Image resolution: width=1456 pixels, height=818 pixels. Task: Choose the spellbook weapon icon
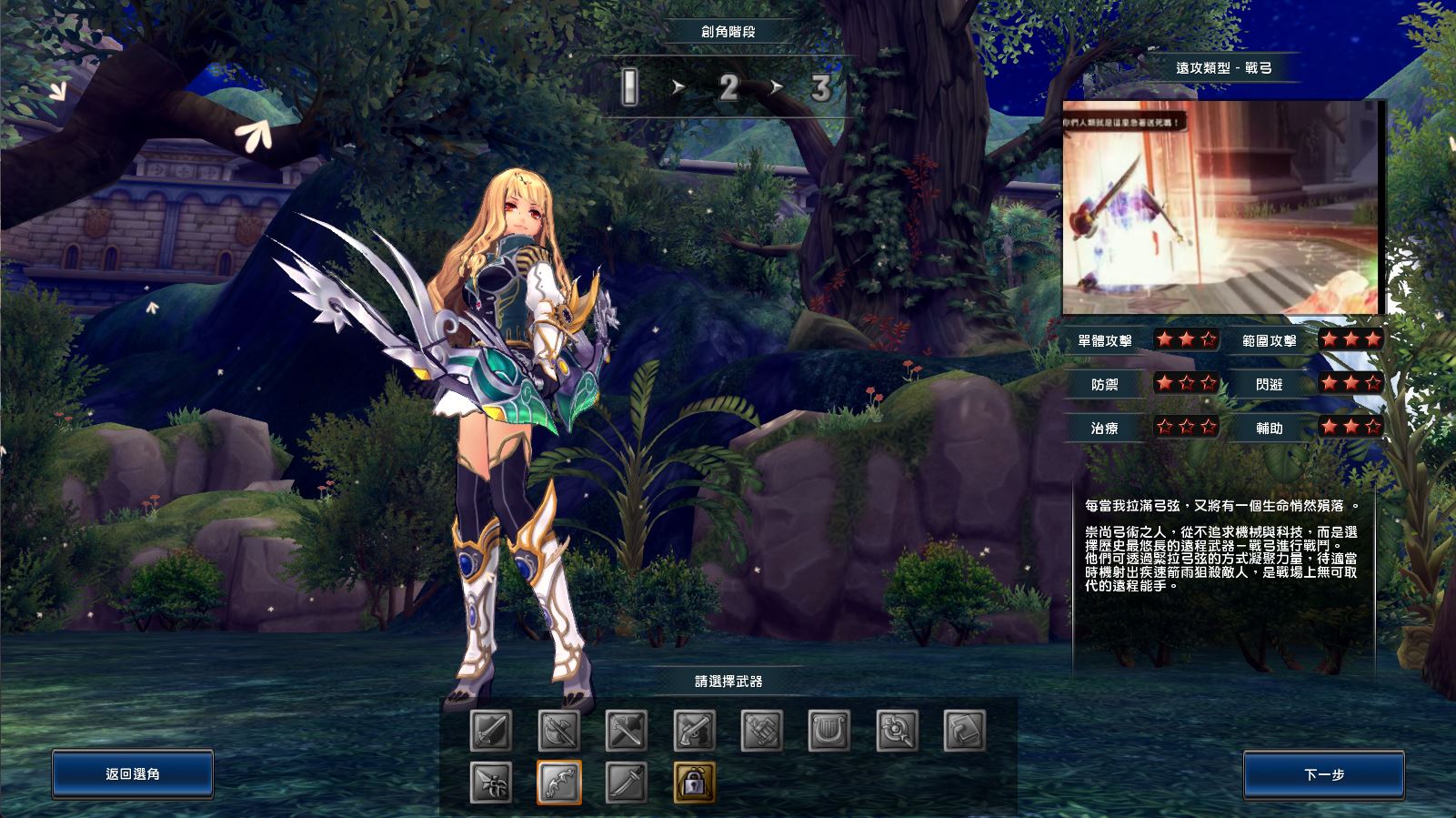click(x=964, y=731)
